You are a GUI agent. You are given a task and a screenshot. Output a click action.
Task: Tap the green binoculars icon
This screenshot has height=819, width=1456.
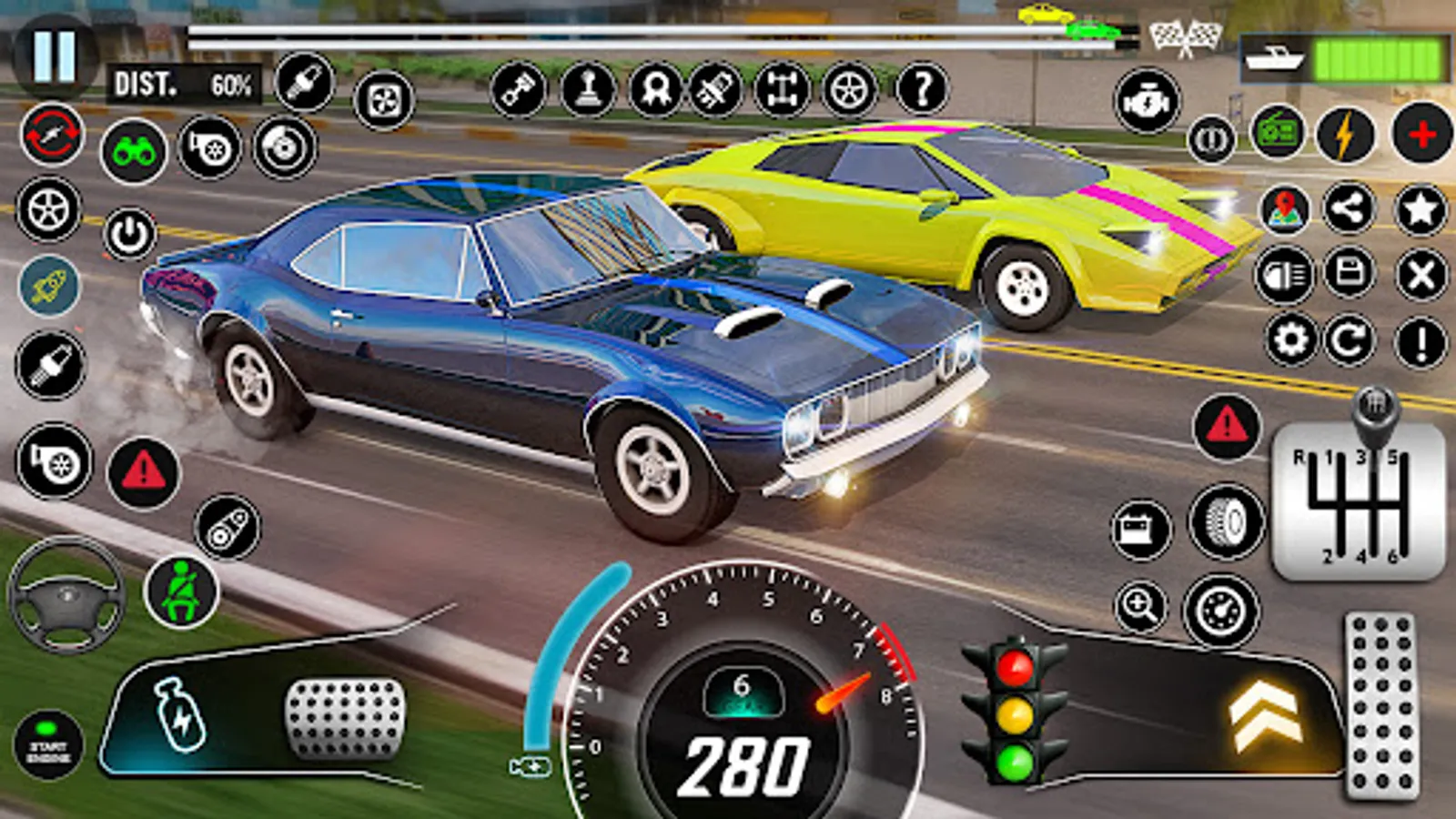[x=134, y=151]
